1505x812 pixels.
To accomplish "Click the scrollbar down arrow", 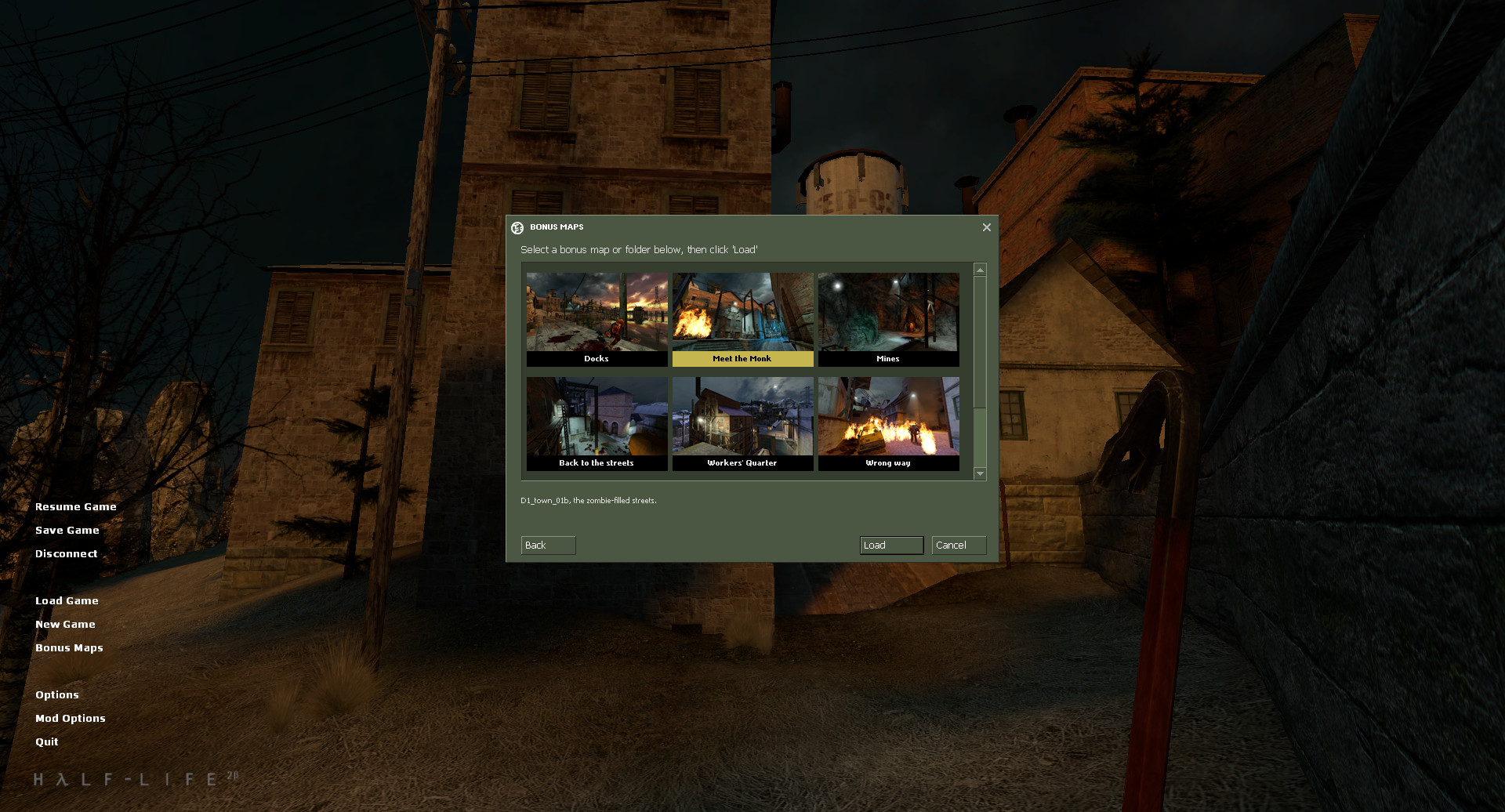I will coord(978,473).
